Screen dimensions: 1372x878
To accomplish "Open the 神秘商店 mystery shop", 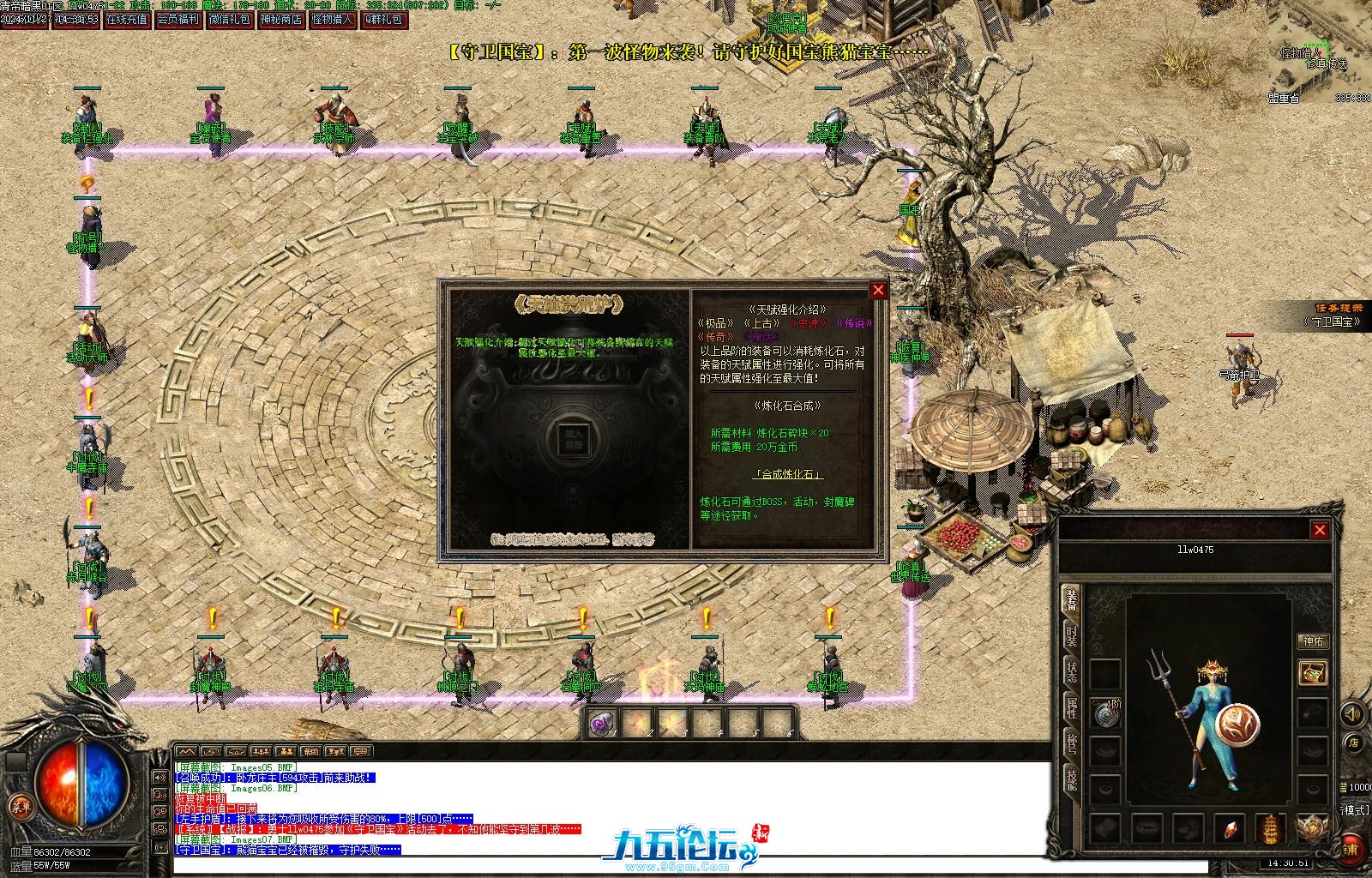I will tap(281, 20).
